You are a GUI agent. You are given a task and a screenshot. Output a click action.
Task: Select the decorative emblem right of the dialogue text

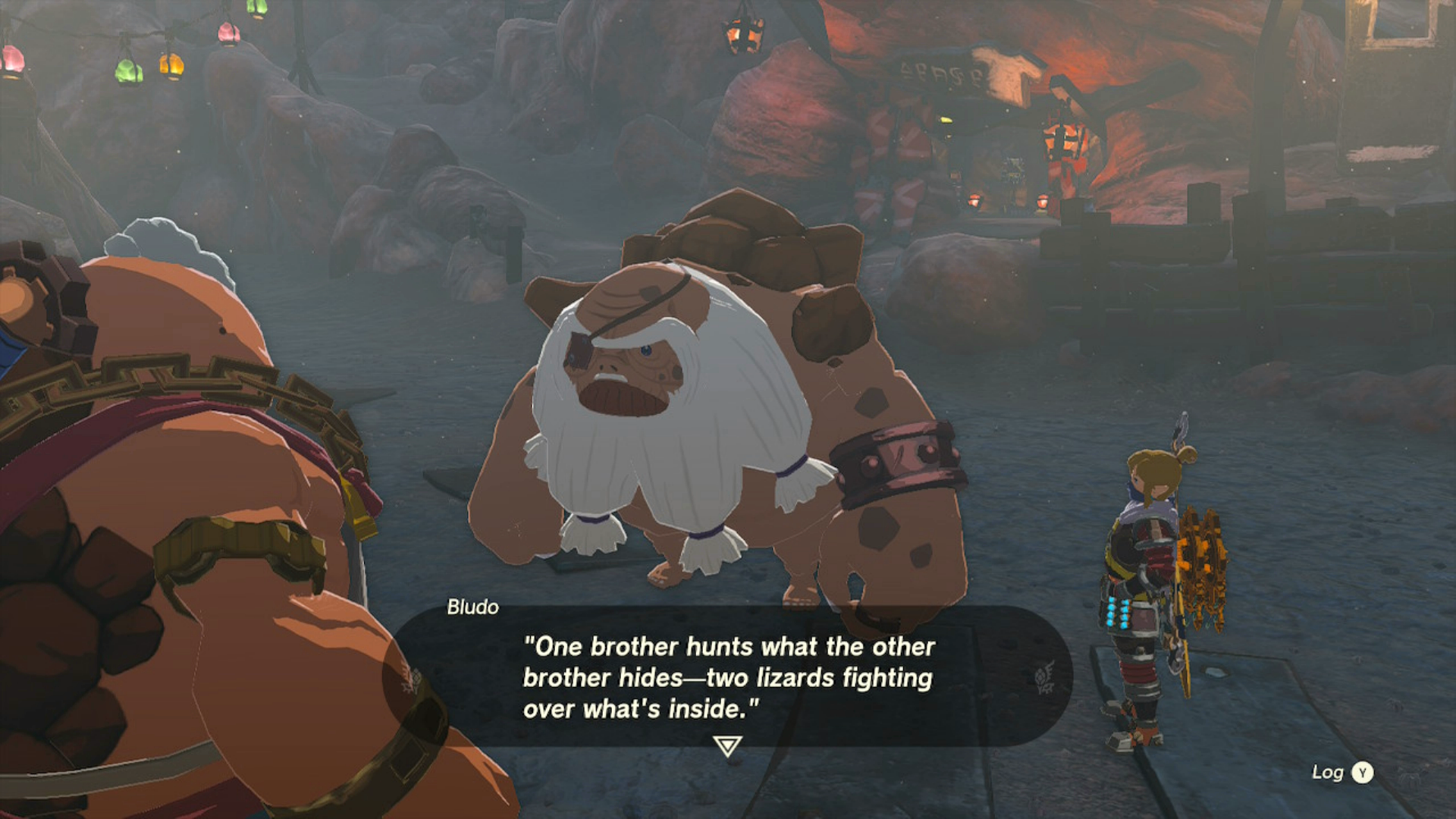[1044, 677]
